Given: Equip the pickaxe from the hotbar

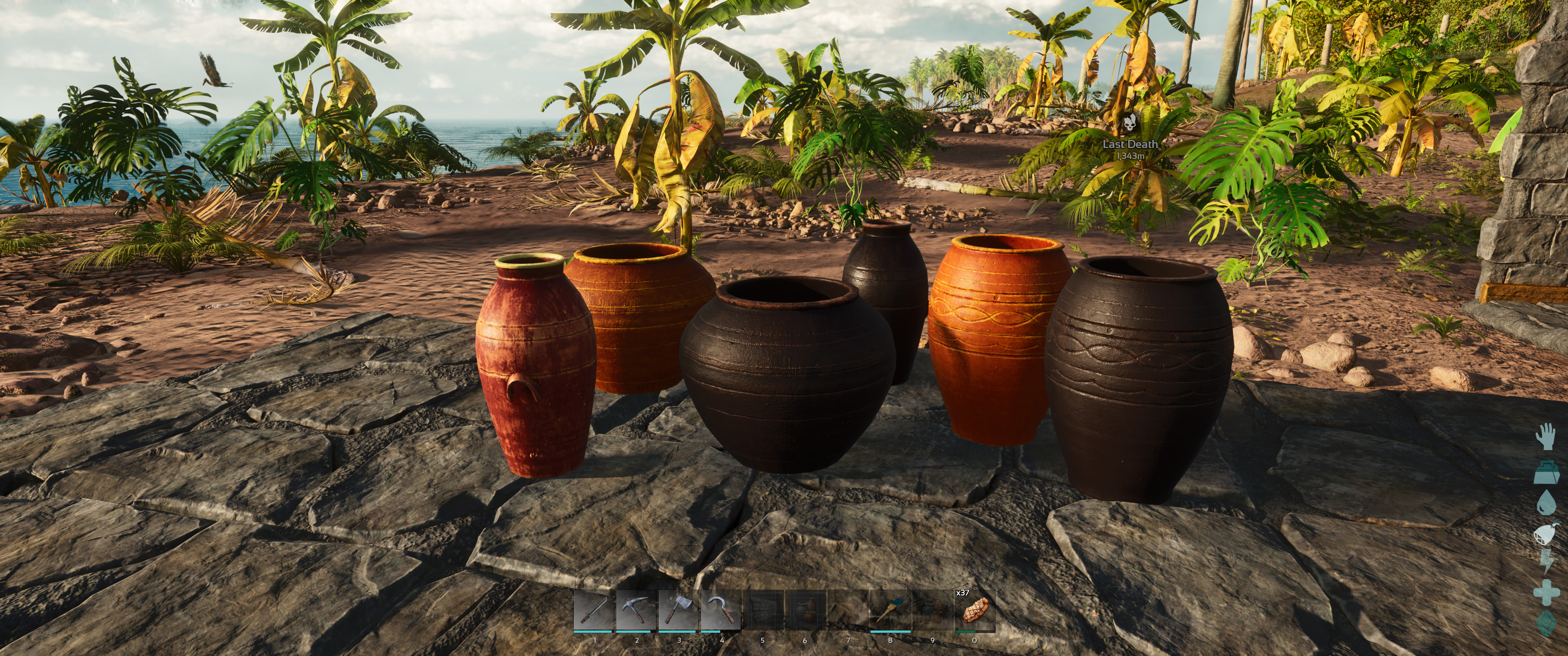Looking at the screenshot, I should click(636, 610).
